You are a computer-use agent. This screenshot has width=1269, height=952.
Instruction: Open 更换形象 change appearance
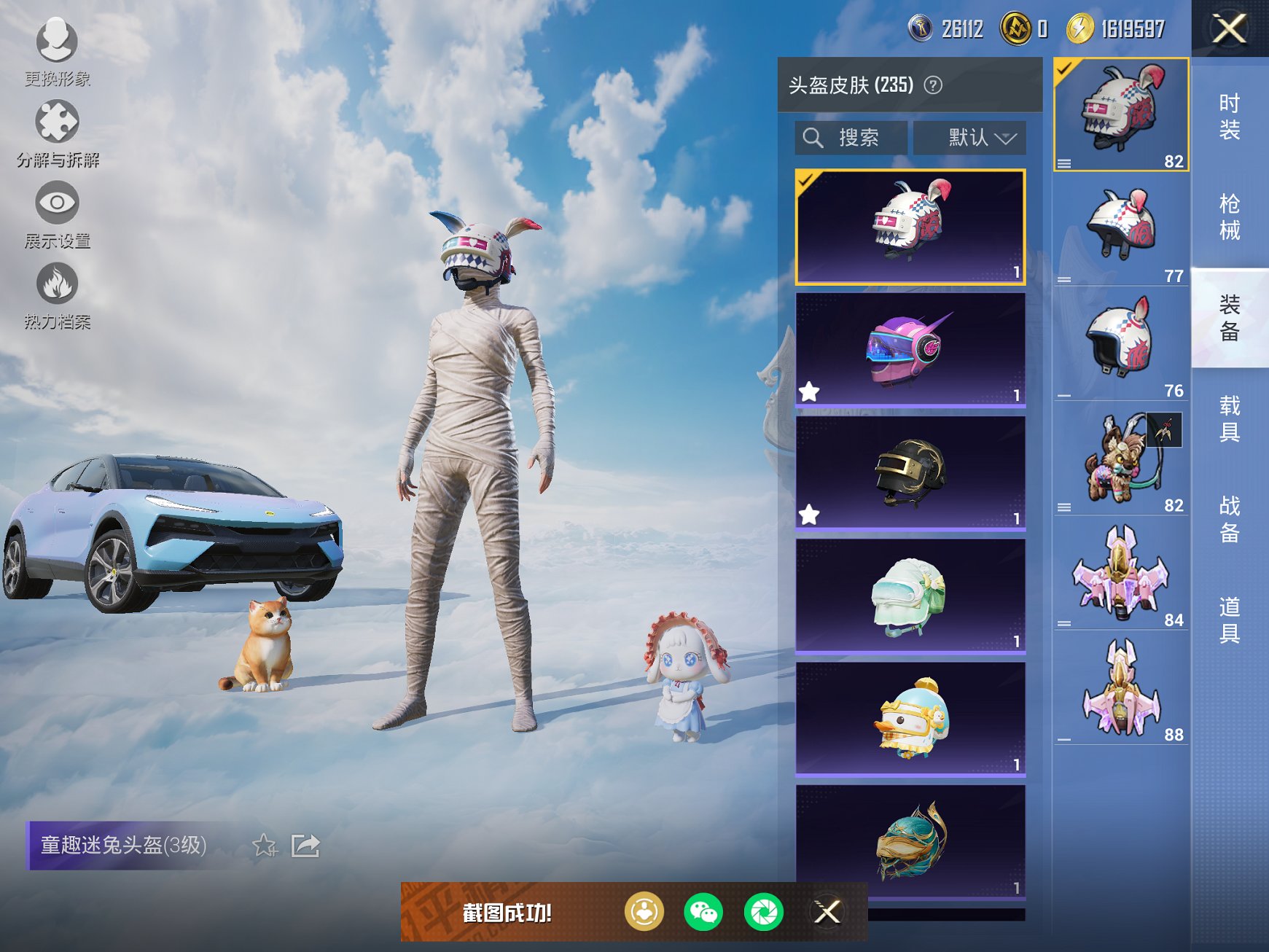click(x=57, y=51)
